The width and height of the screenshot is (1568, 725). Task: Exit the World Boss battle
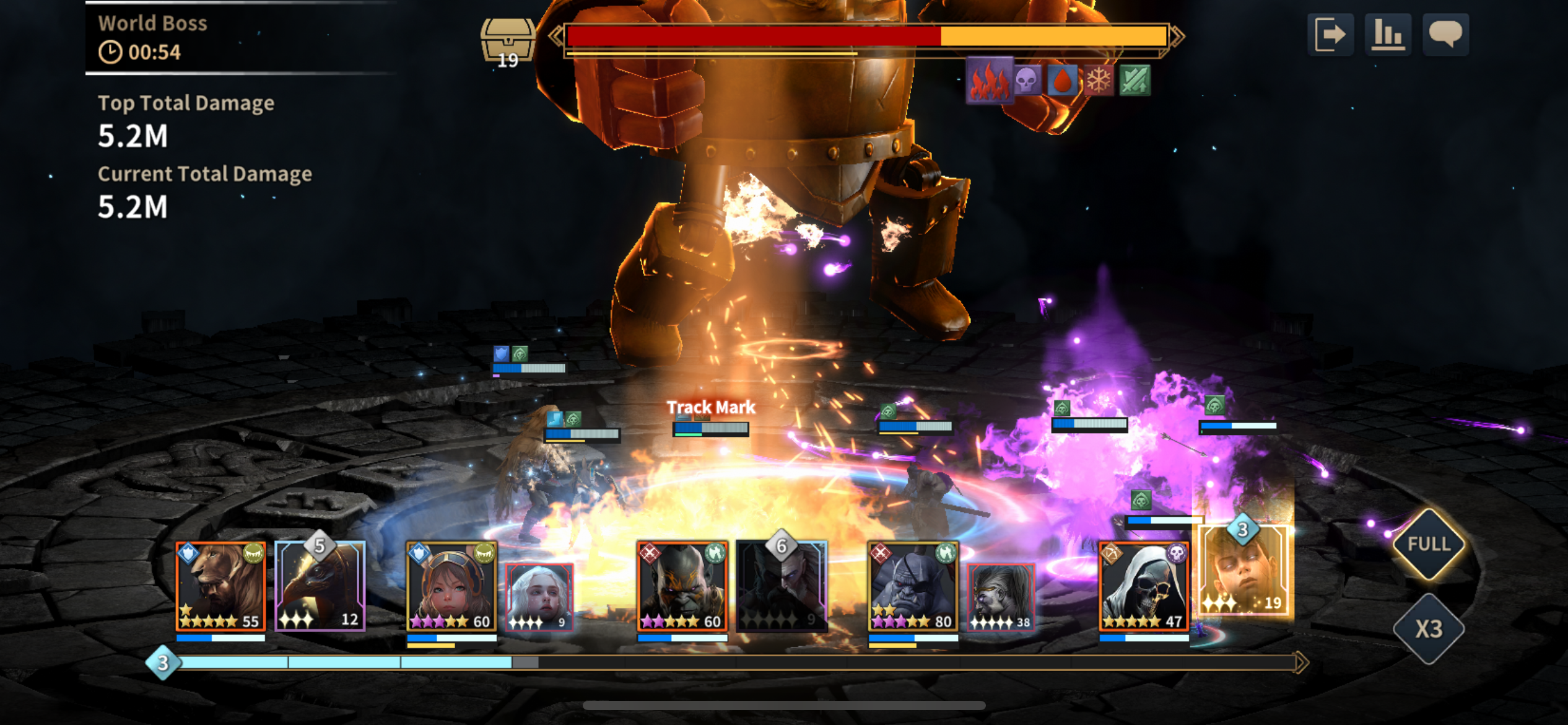click(1330, 34)
